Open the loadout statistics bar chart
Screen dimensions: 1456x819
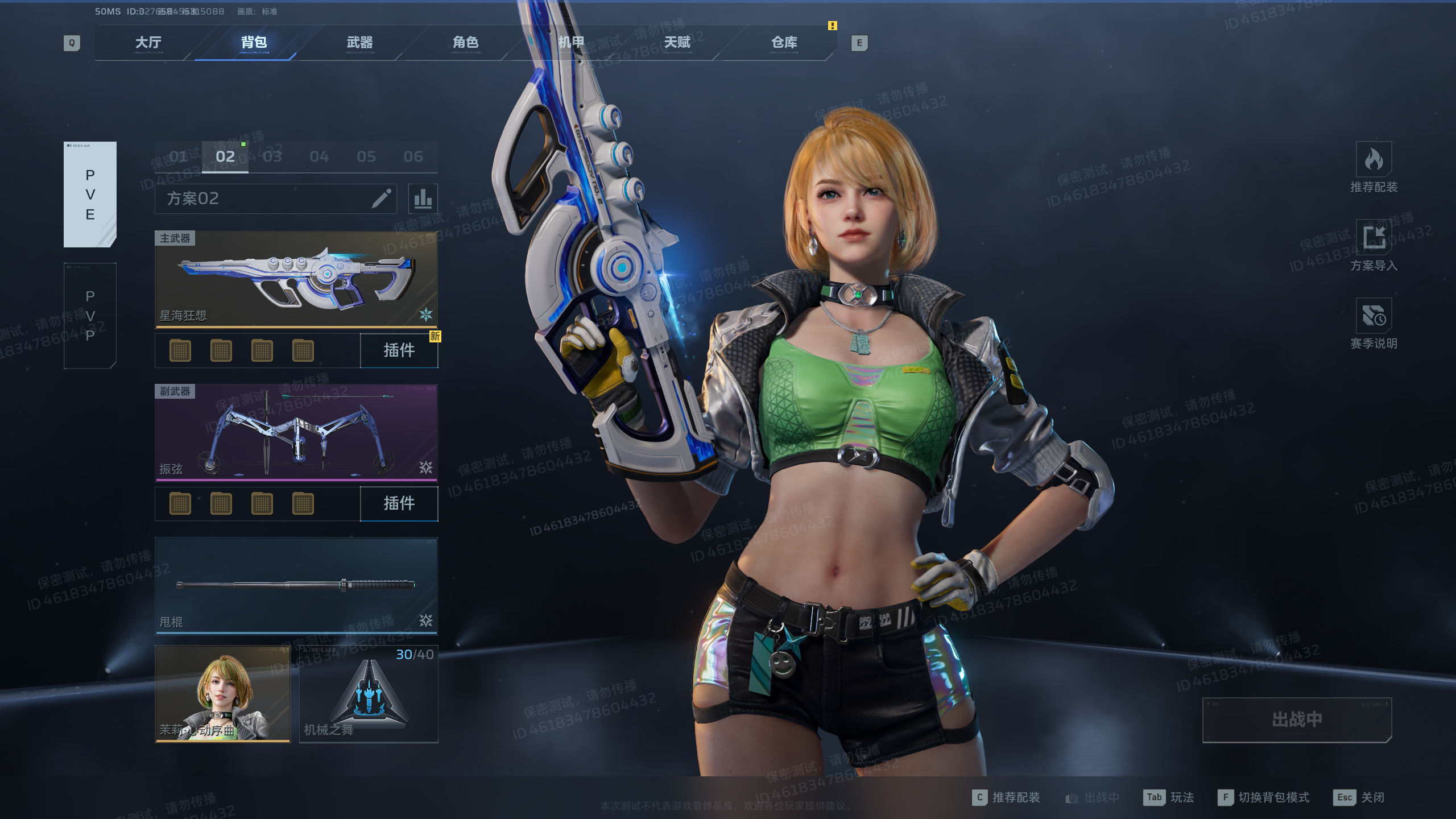coord(423,198)
